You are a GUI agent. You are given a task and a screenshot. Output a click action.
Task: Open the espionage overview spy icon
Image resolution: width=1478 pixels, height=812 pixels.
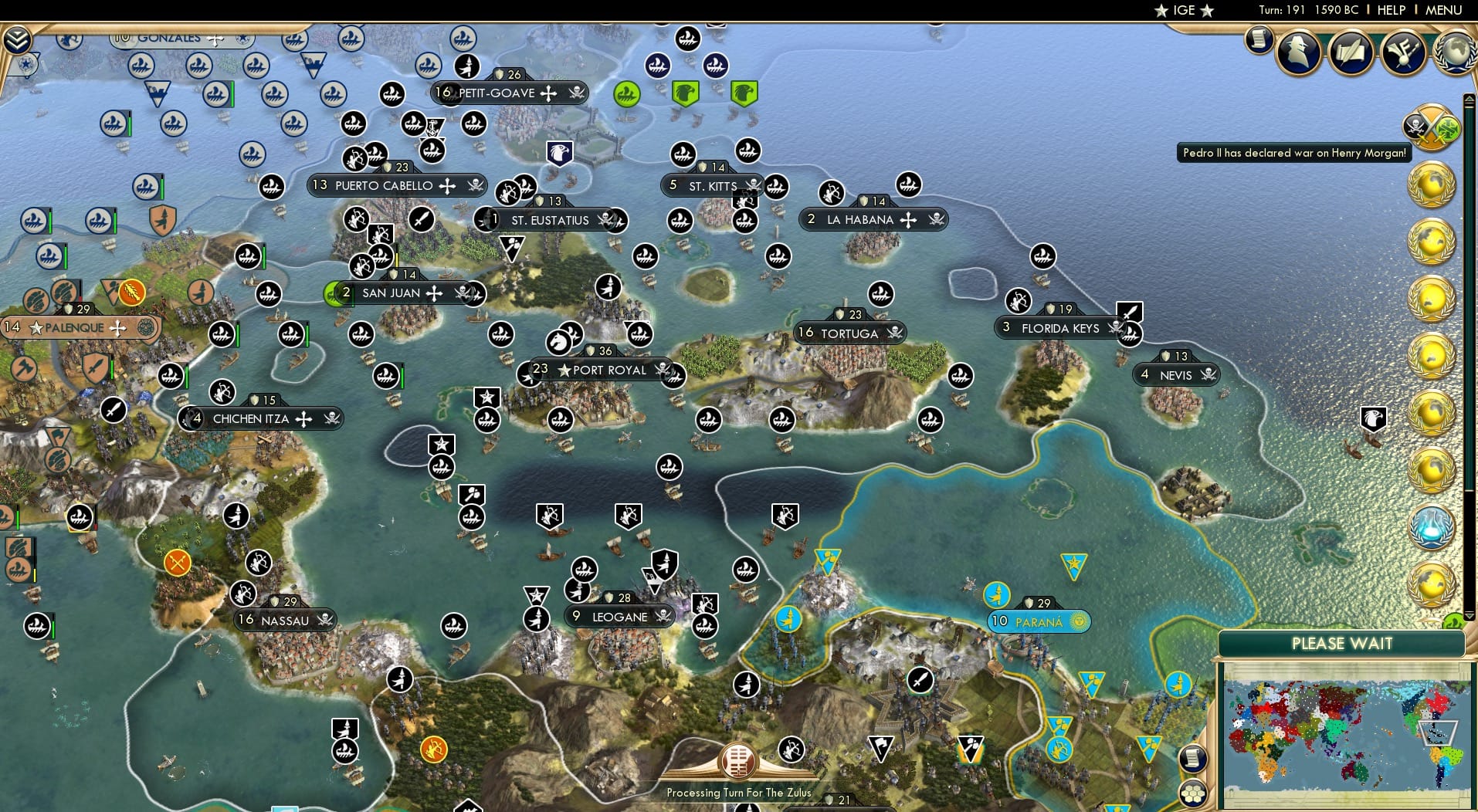(x=1300, y=52)
